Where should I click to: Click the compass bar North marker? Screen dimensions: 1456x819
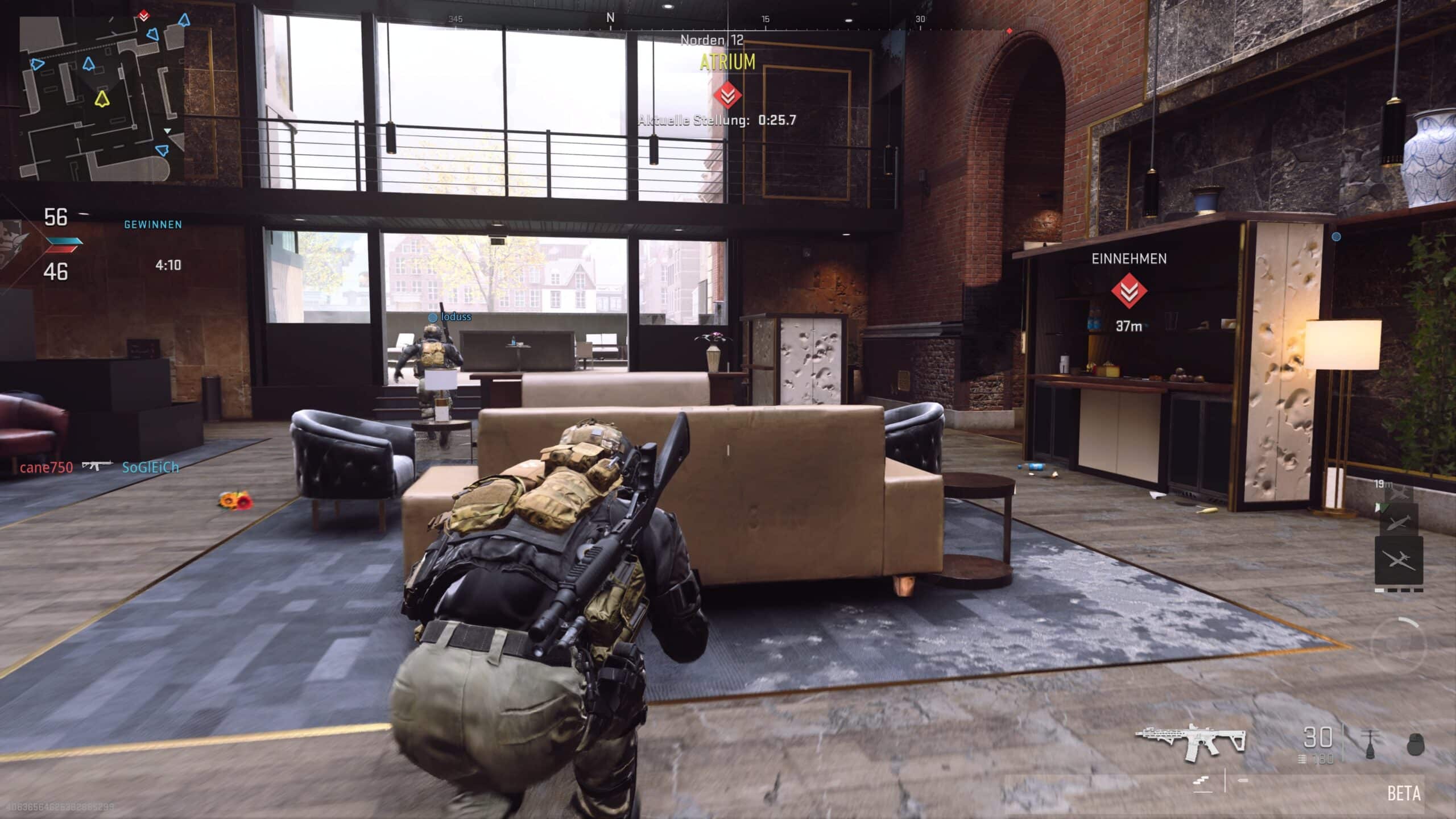click(610, 18)
